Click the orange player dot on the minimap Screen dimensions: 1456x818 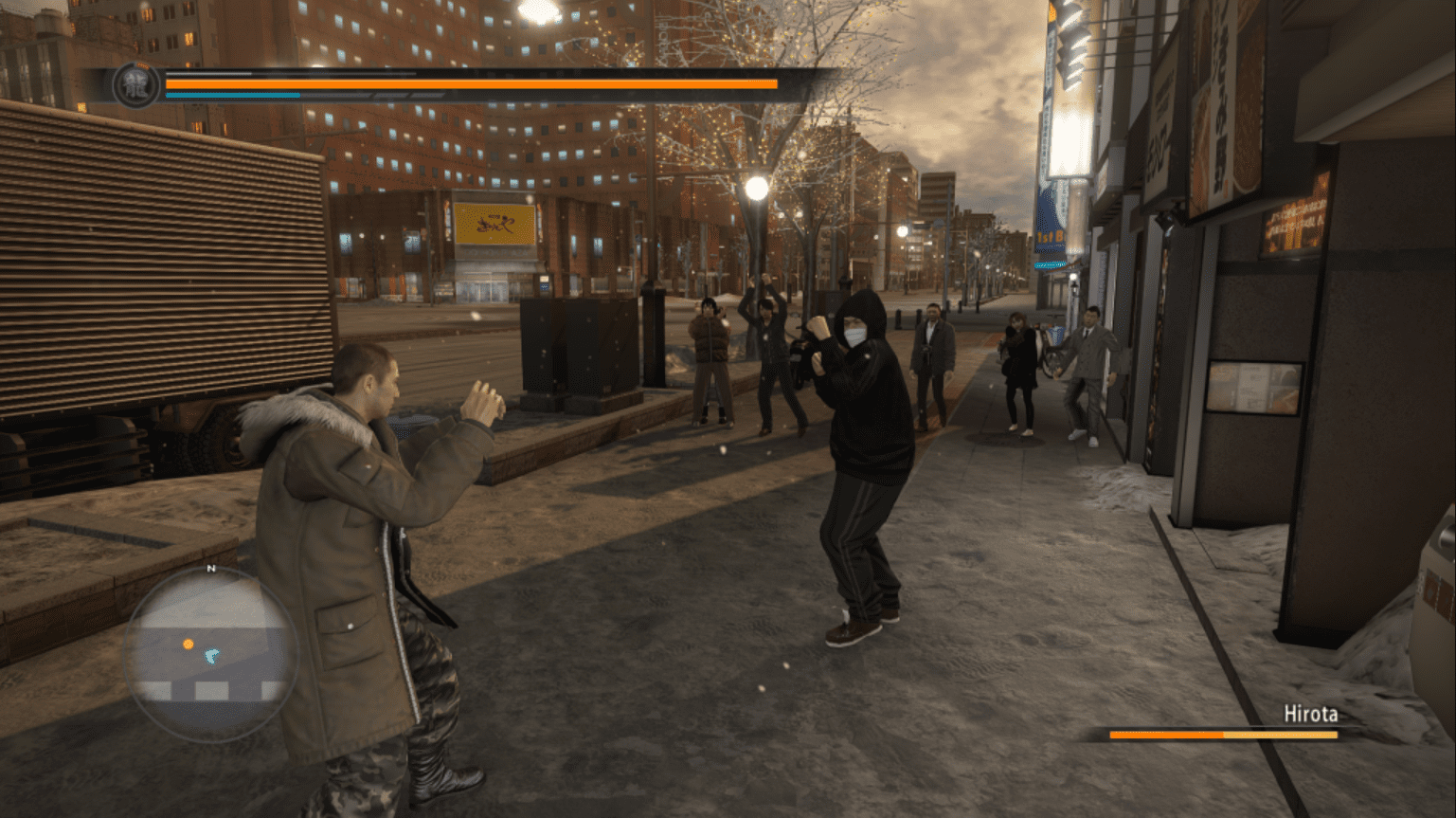[x=188, y=642]
